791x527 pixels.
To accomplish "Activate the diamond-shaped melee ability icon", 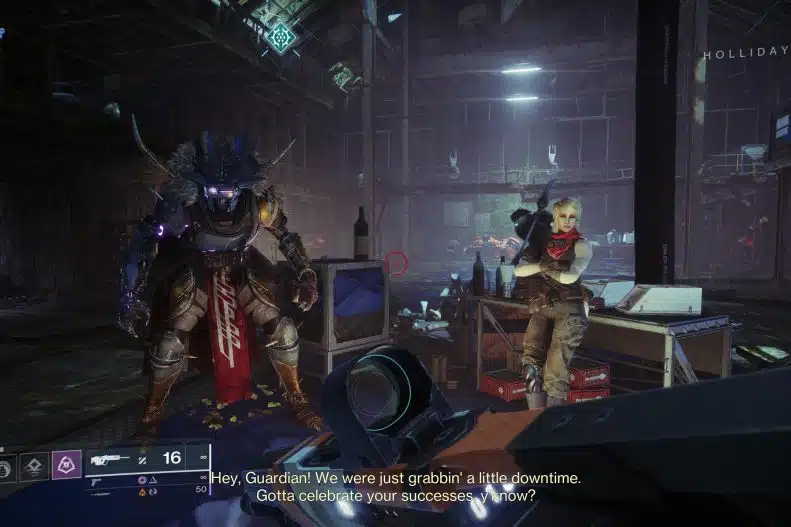I will click(x=34, y=465).
